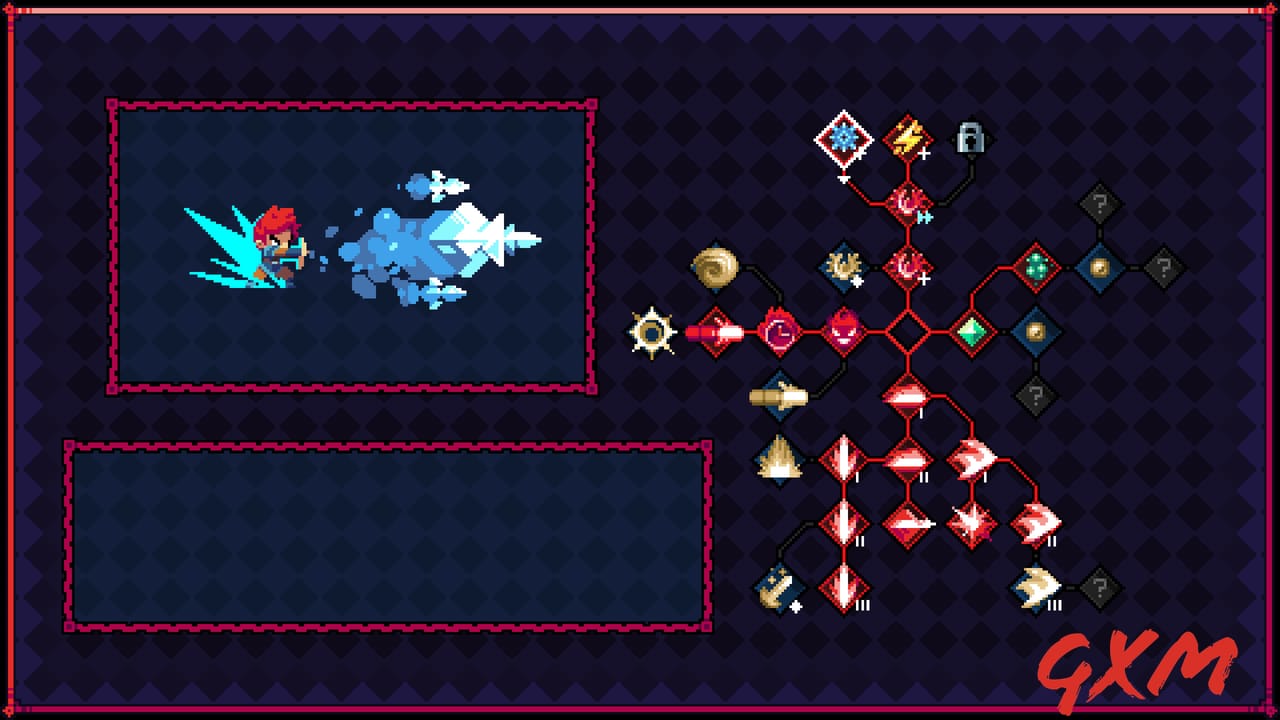Click the gold arrow tier III node

tap(1038, 585)
